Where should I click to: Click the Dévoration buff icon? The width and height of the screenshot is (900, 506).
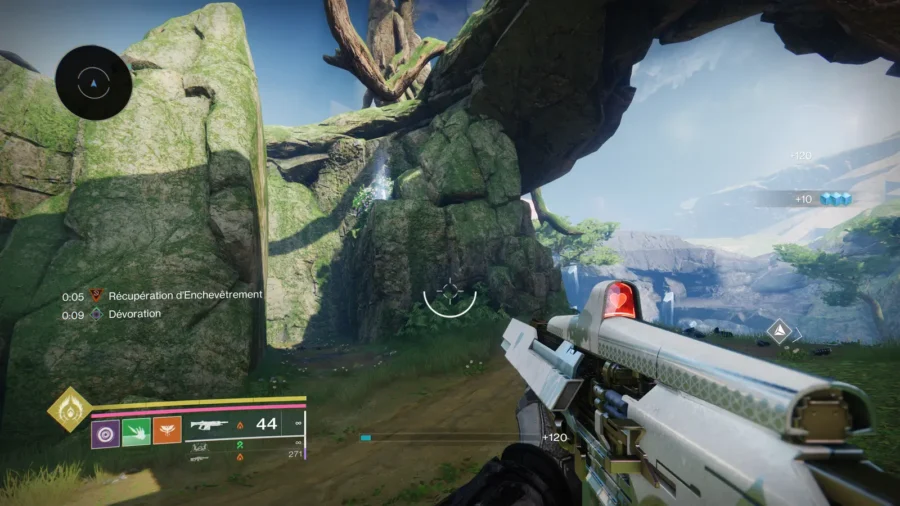97,314
